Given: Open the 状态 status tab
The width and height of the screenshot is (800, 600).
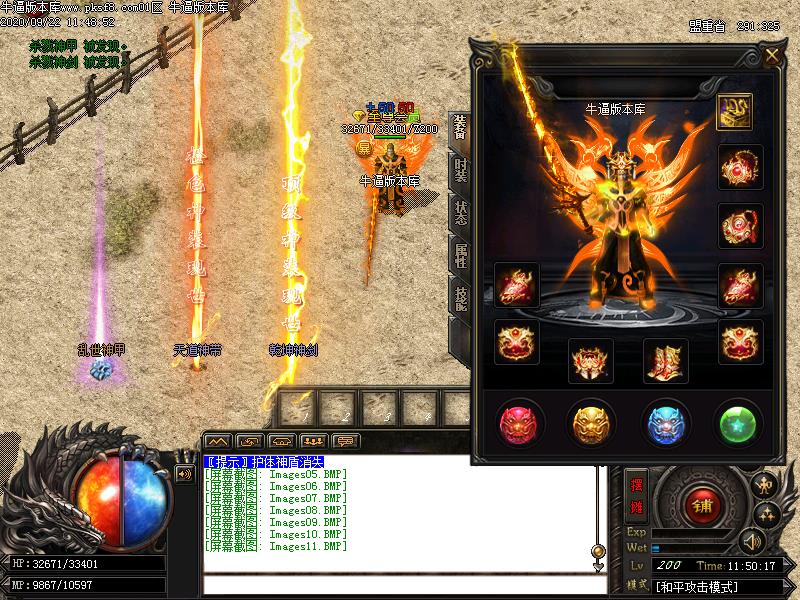Looking at the screenshot, I should [459, 212].
